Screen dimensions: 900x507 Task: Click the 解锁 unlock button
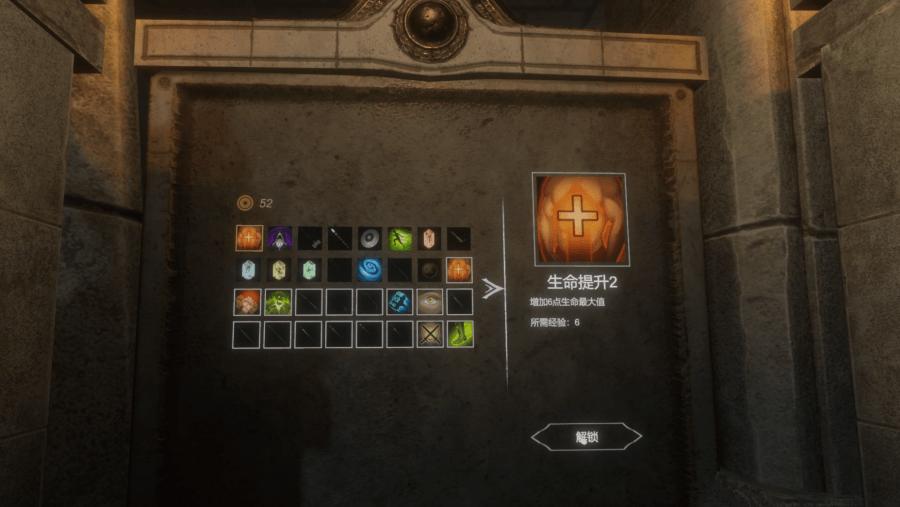pyautogui.click(x=586, y=437)
